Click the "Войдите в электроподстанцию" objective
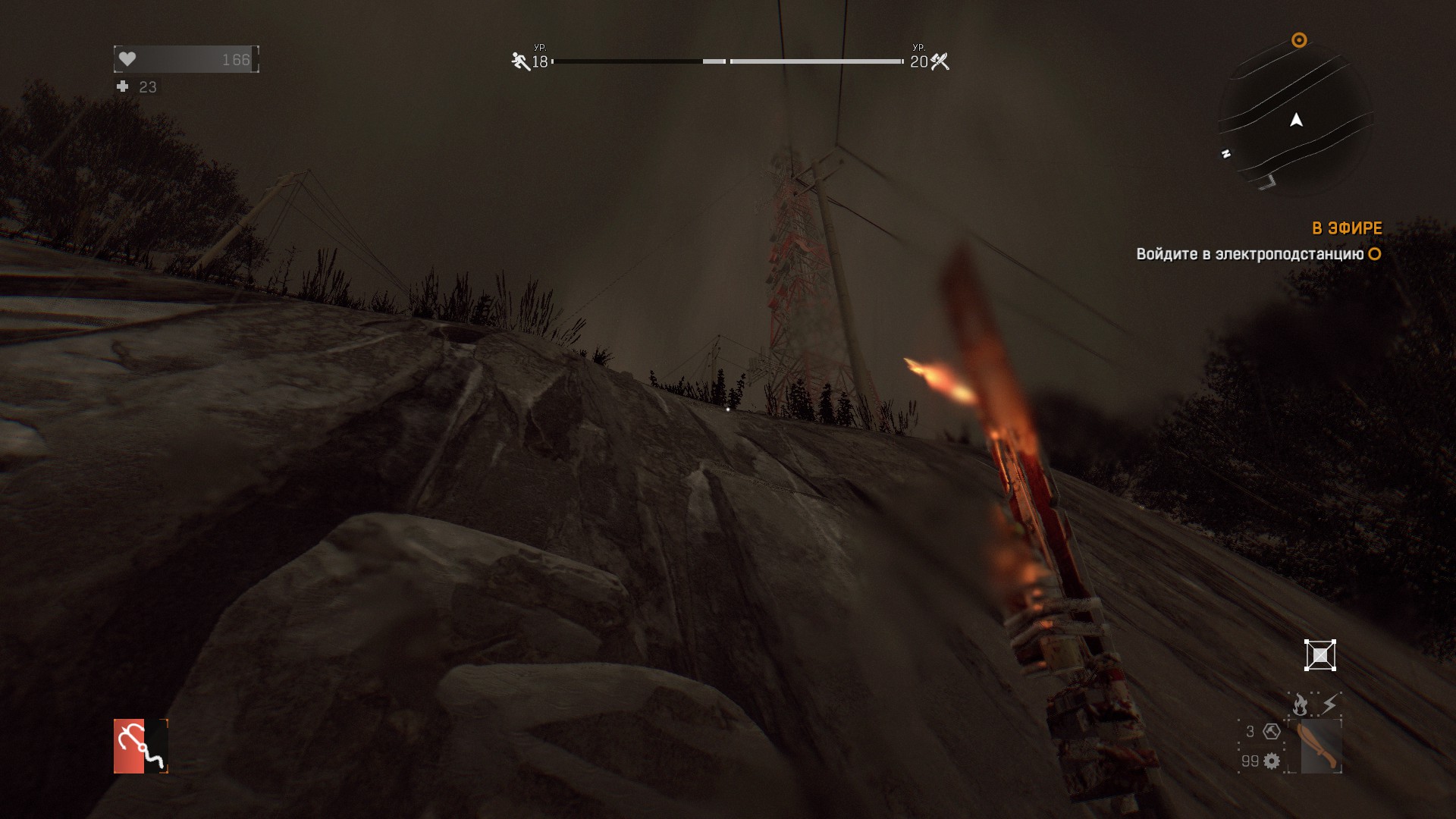1456x819 pixels. (x=1250, y=254)
